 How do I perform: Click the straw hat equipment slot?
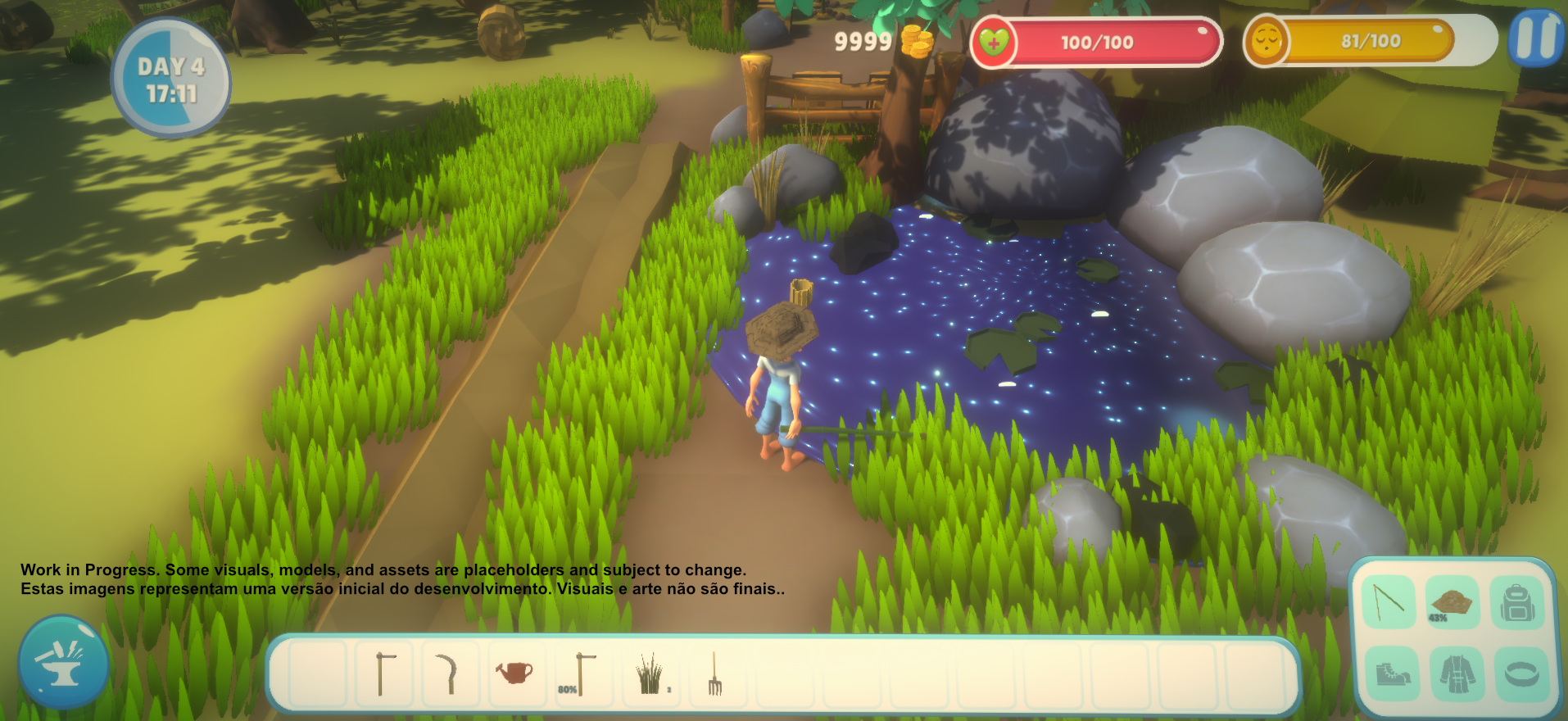(1452, 602)
